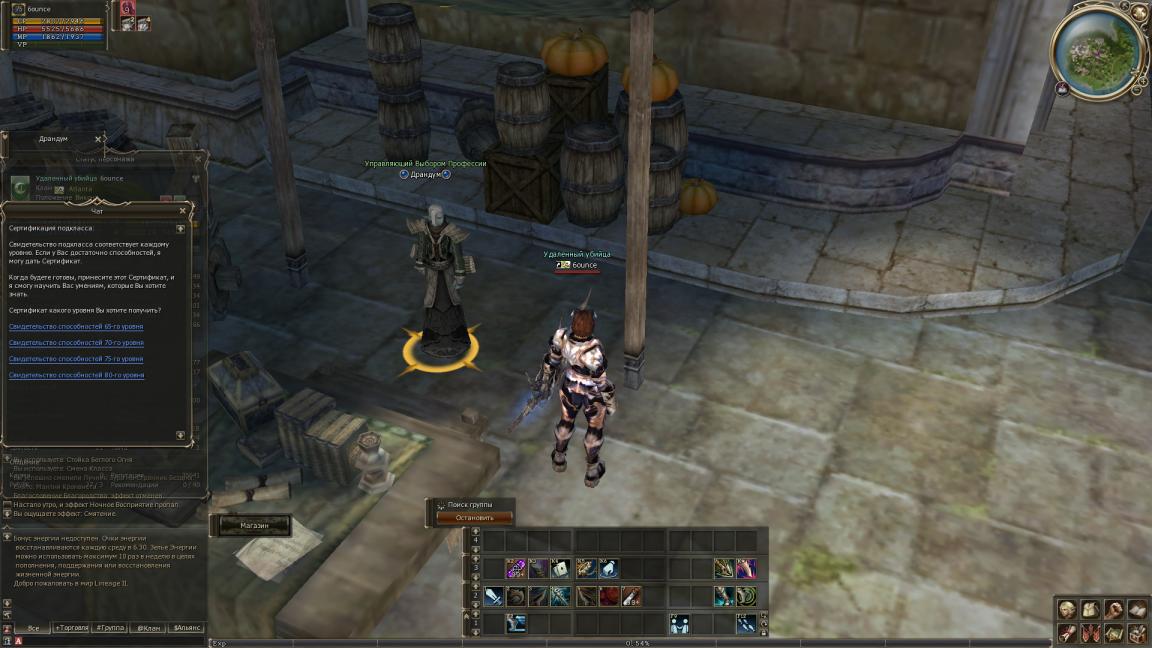Image resolution: width=1152 pixels, height=648 pixels.
Task: Choose the level 80 ability certificate link
Action: [x=76, y=375]
